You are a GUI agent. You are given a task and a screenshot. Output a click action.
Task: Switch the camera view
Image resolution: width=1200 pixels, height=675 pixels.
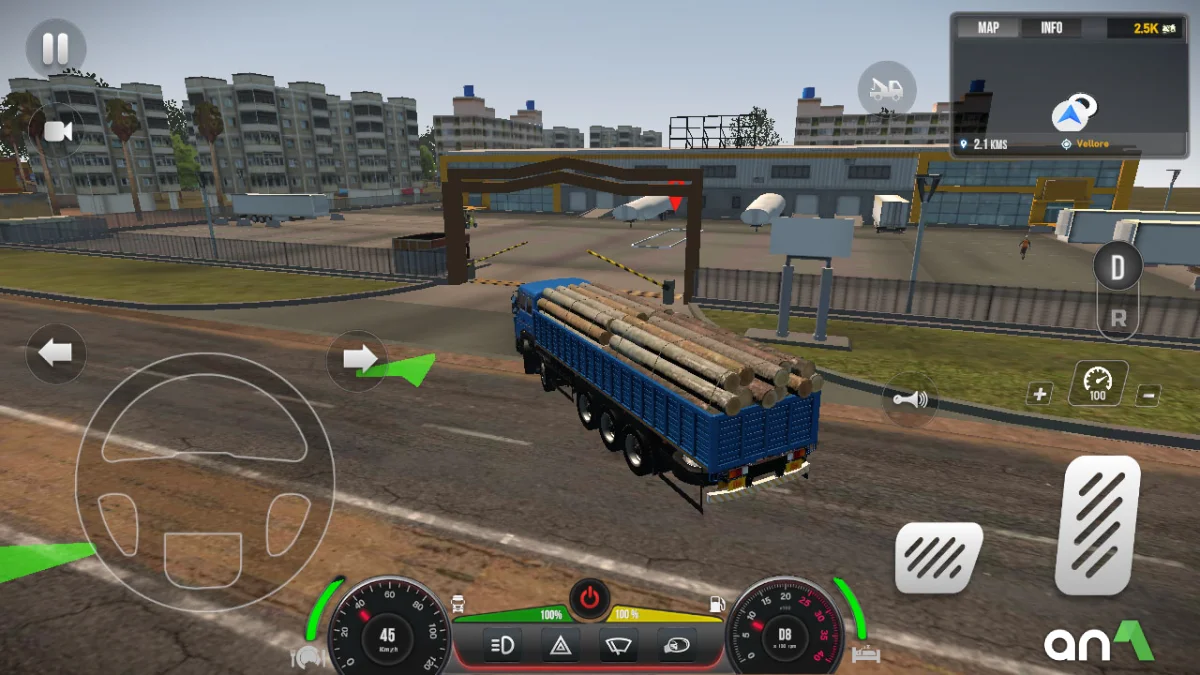pos(56,131)
